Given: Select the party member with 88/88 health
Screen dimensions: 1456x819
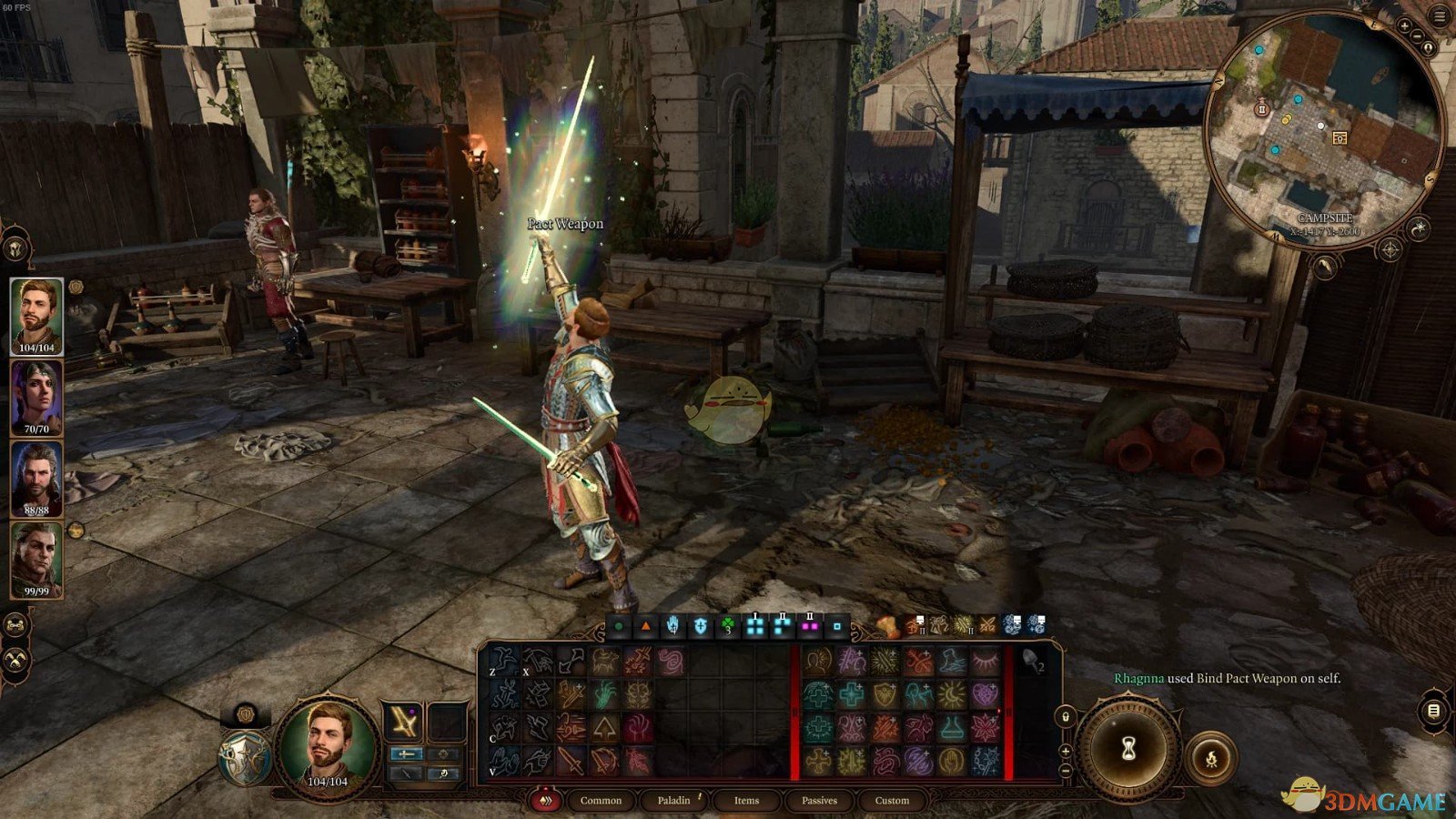Looking at the screenshot, I should coord(36,478).
